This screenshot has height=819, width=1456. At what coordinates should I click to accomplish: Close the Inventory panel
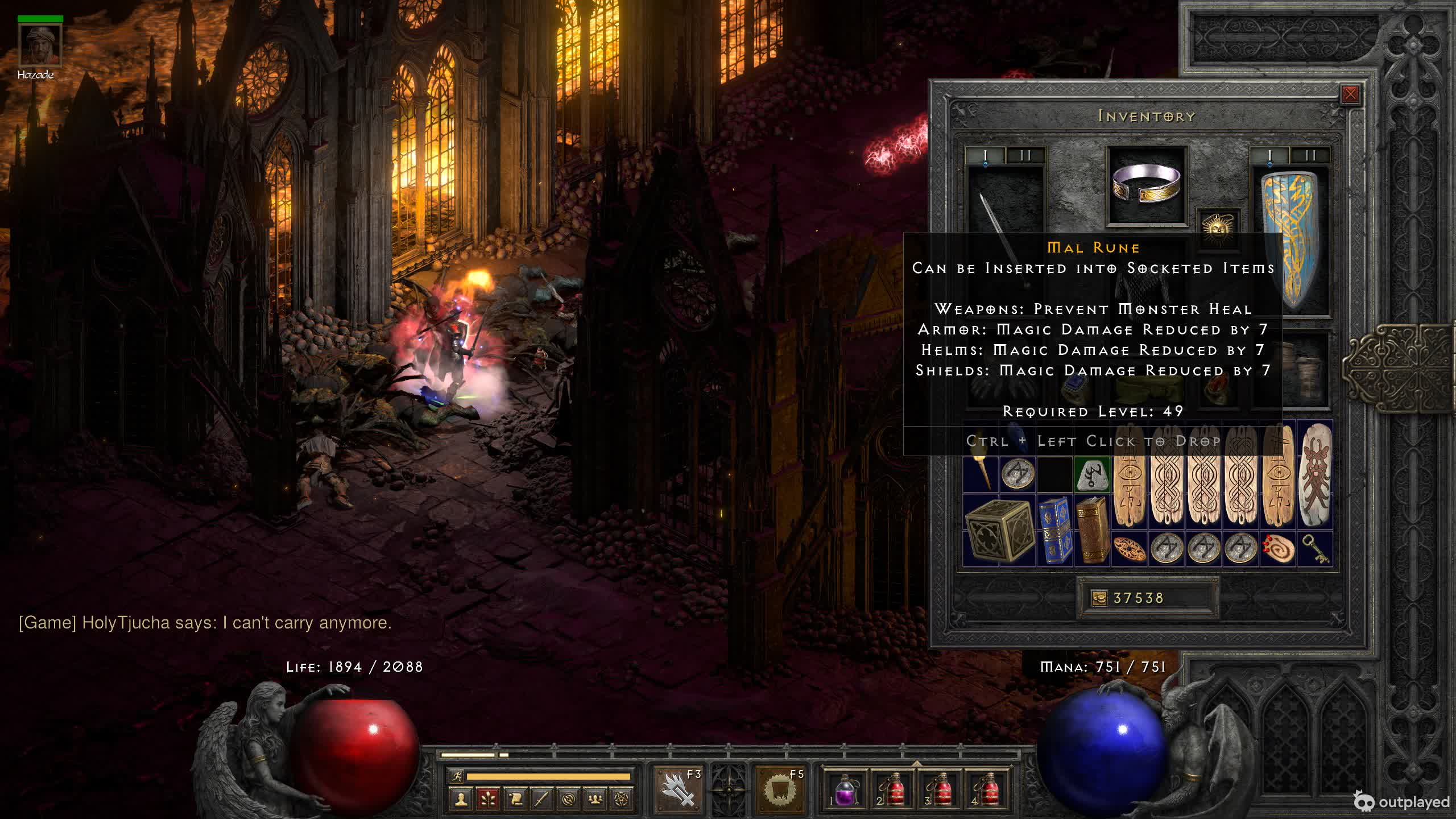[1350, 94]
